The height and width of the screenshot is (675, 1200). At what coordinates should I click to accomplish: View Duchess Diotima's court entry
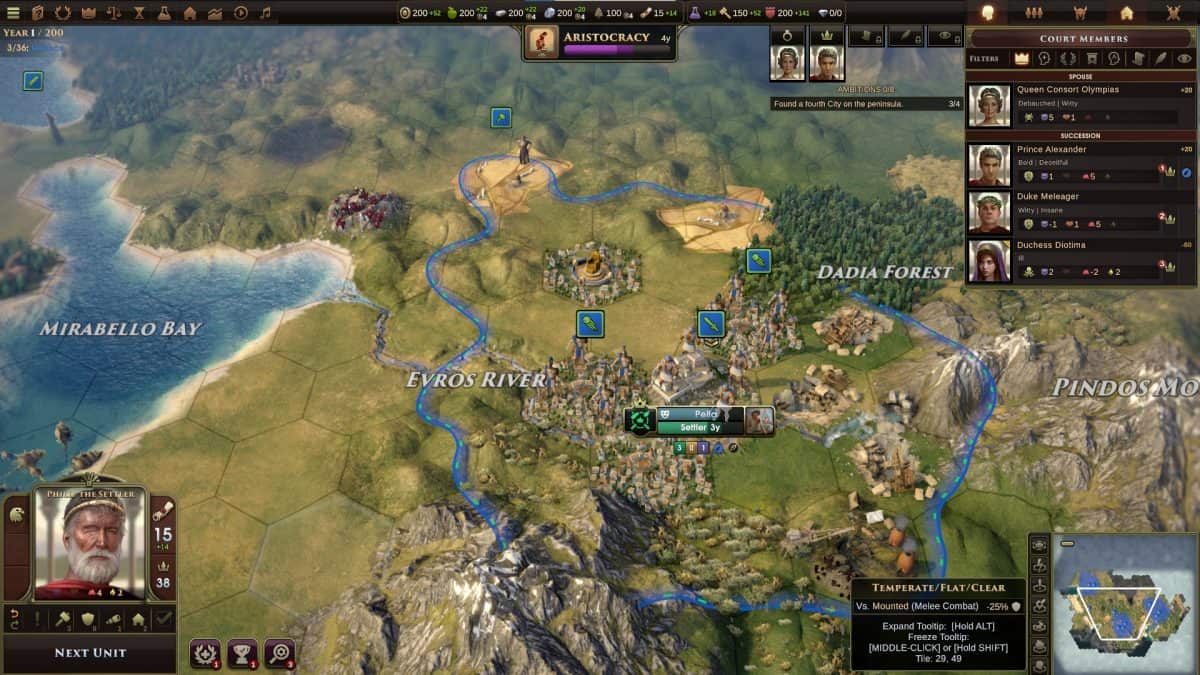(1079, 260)
